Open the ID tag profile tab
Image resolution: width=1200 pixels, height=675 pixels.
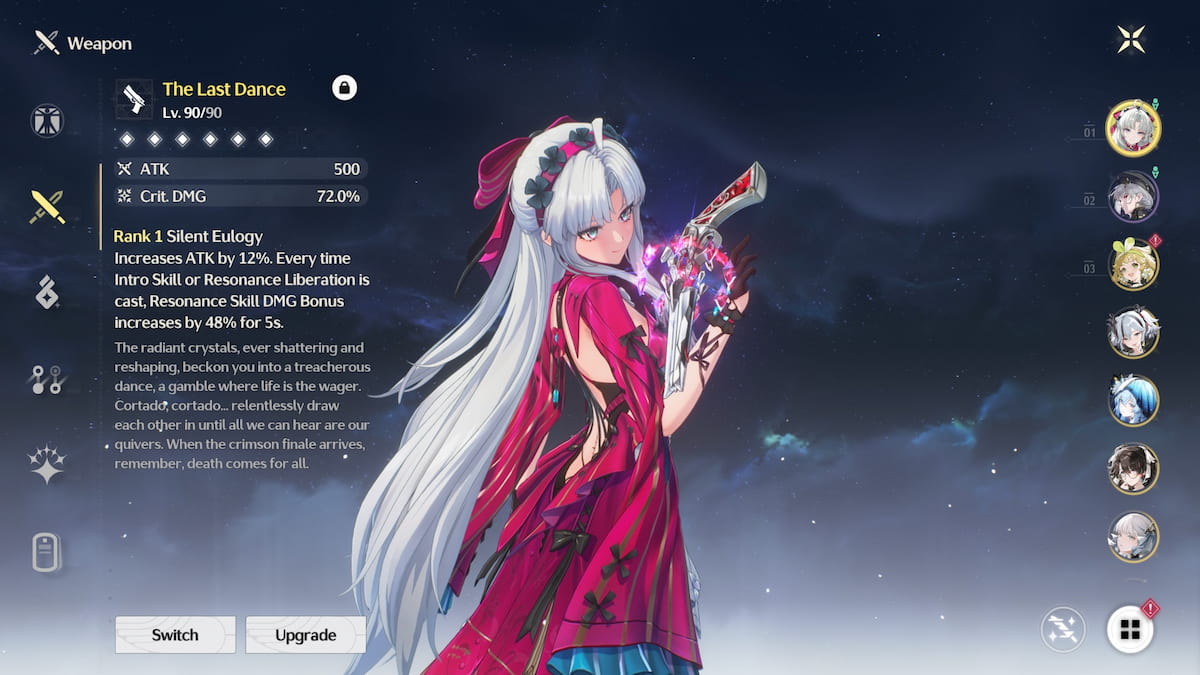pos(47,551)
